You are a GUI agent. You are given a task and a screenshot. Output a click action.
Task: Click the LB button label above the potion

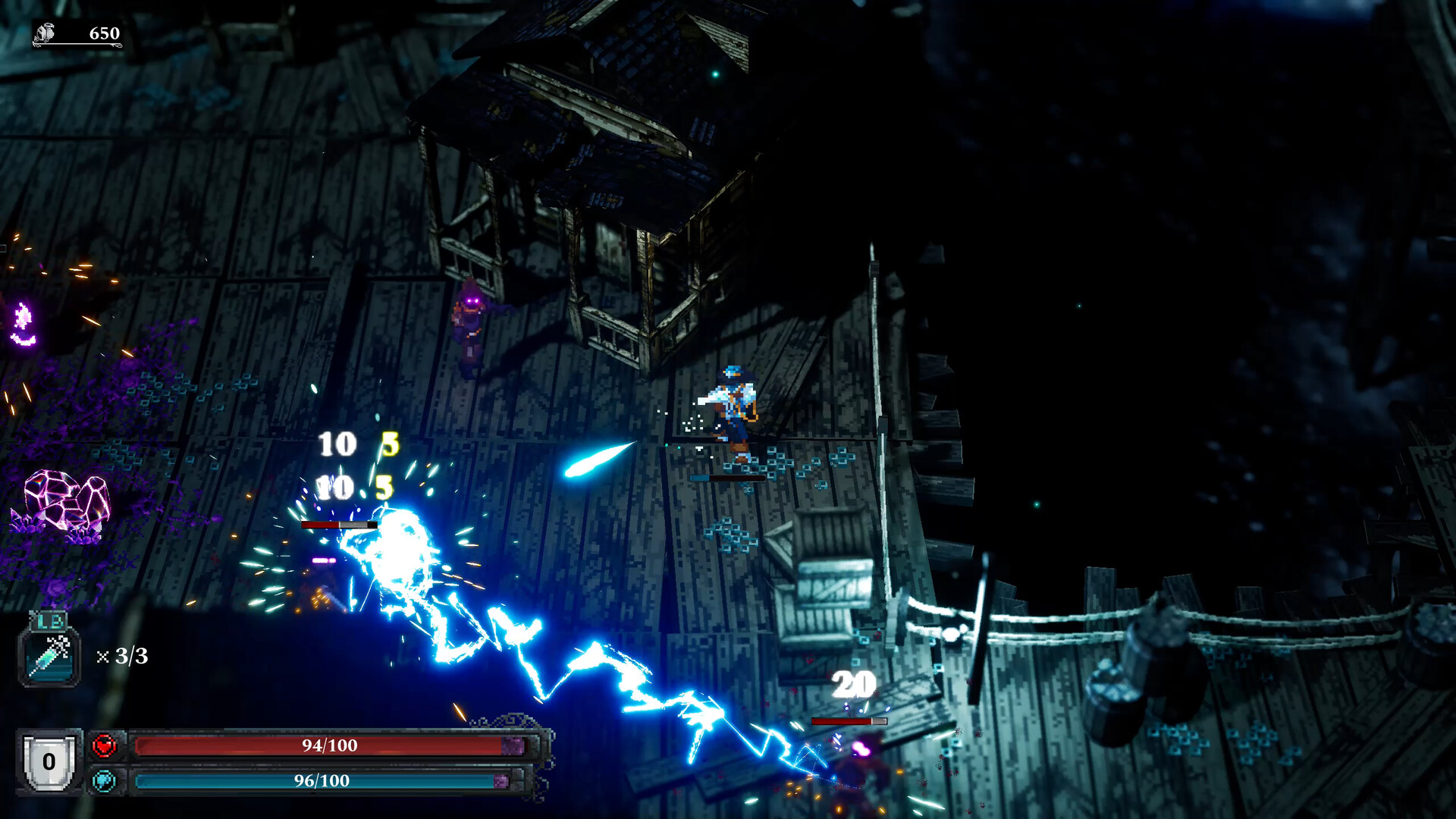click(x=49, y=622)
